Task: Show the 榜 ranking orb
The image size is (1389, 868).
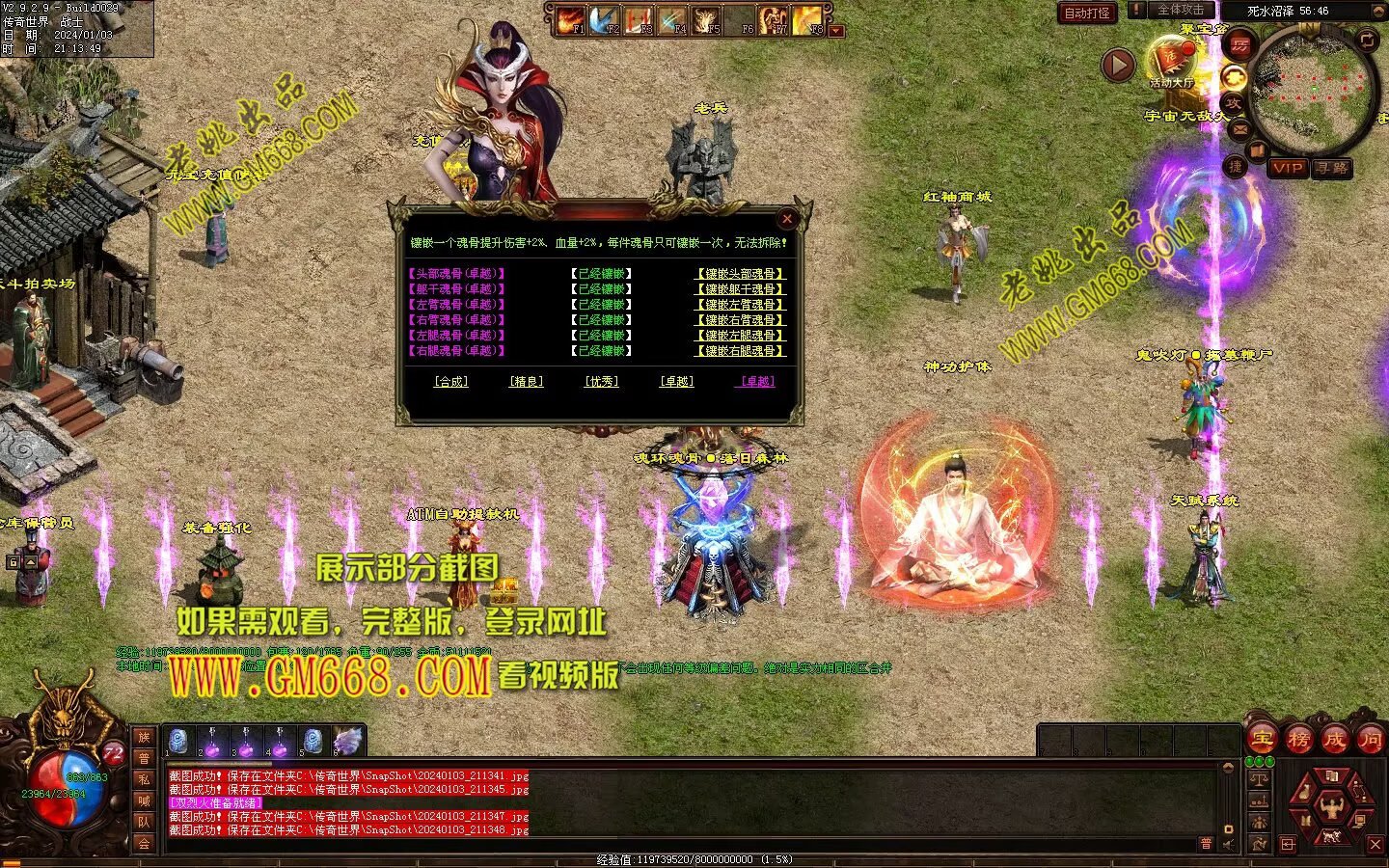Action: (x=1298, y=740)
